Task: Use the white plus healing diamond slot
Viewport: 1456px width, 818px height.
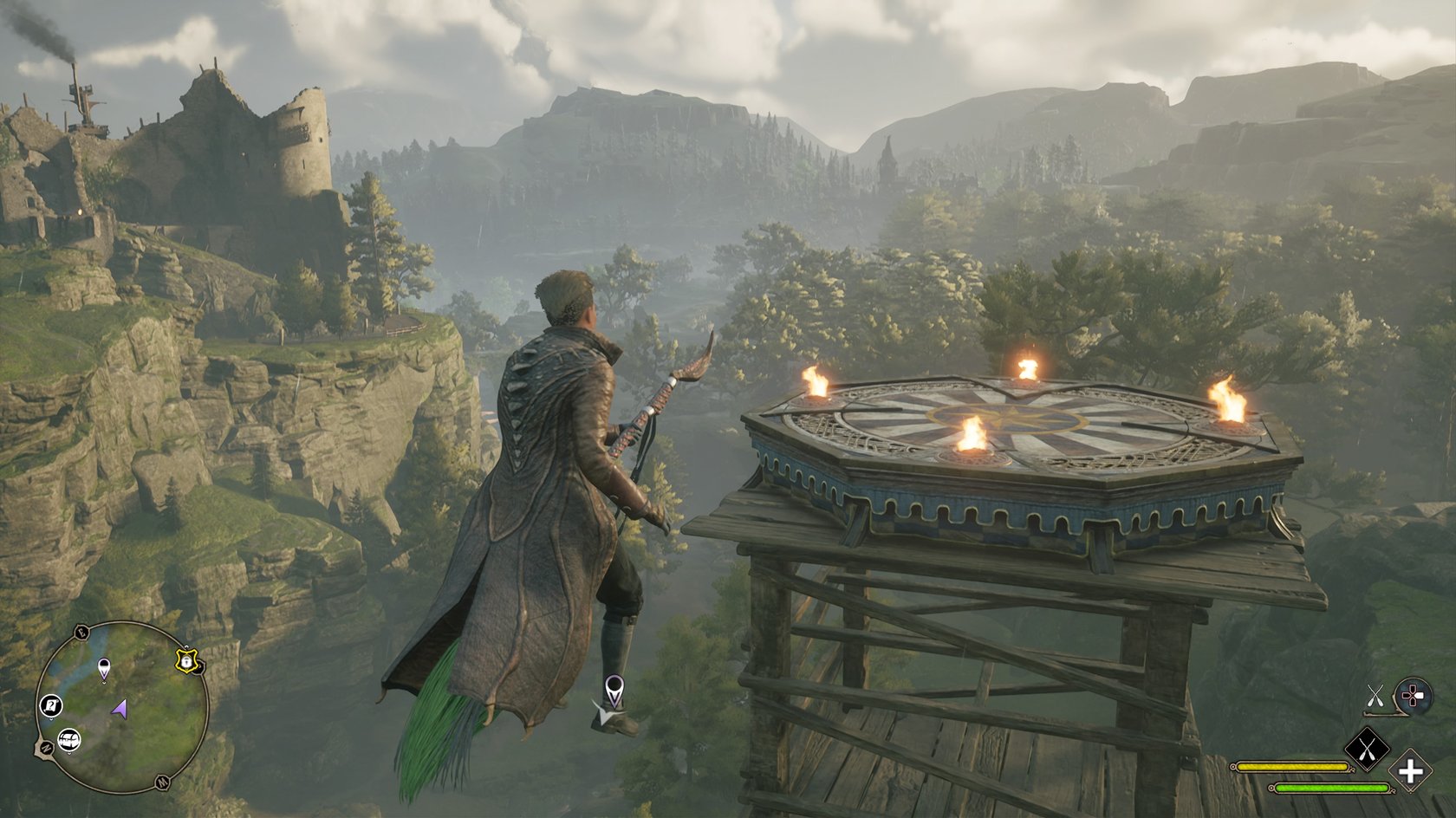Action: 1410,771
